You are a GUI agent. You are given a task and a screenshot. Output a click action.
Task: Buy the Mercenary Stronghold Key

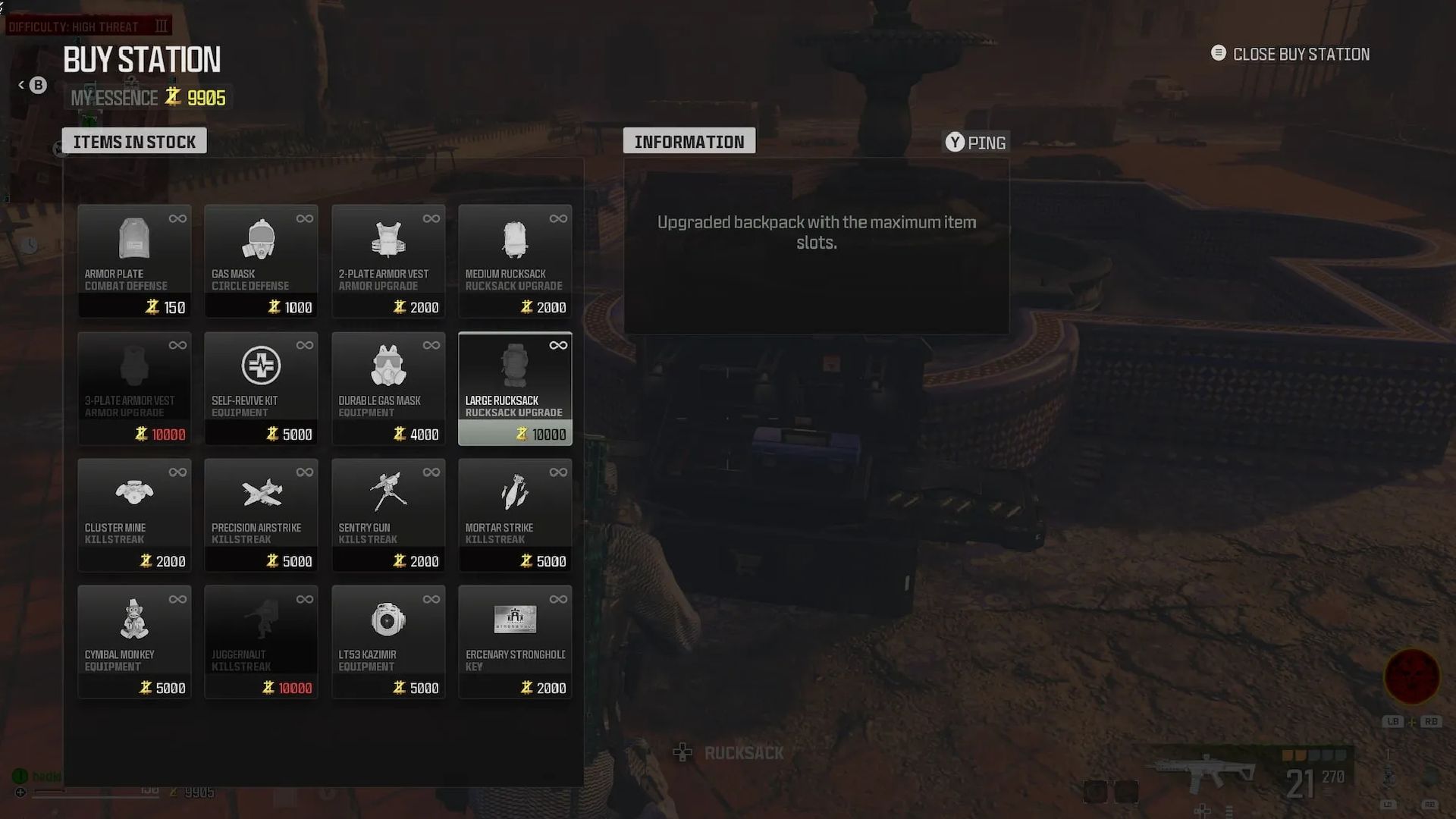click(515, 642)
